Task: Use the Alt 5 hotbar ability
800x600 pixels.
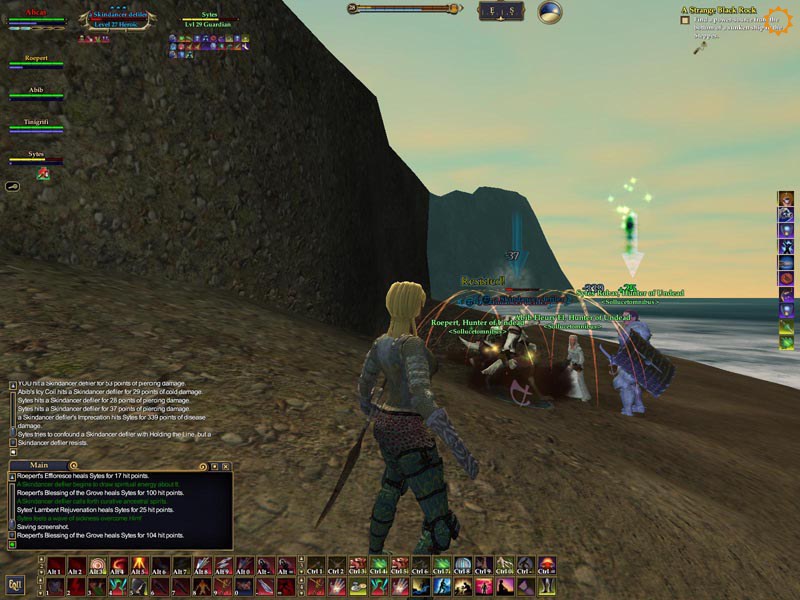Action: (x=139, y=565)
